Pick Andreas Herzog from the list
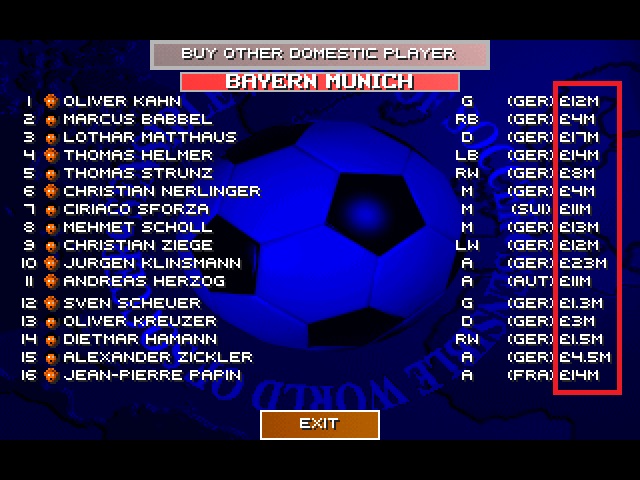This screenshot has width=640, height=480. [x=144, y=281]
